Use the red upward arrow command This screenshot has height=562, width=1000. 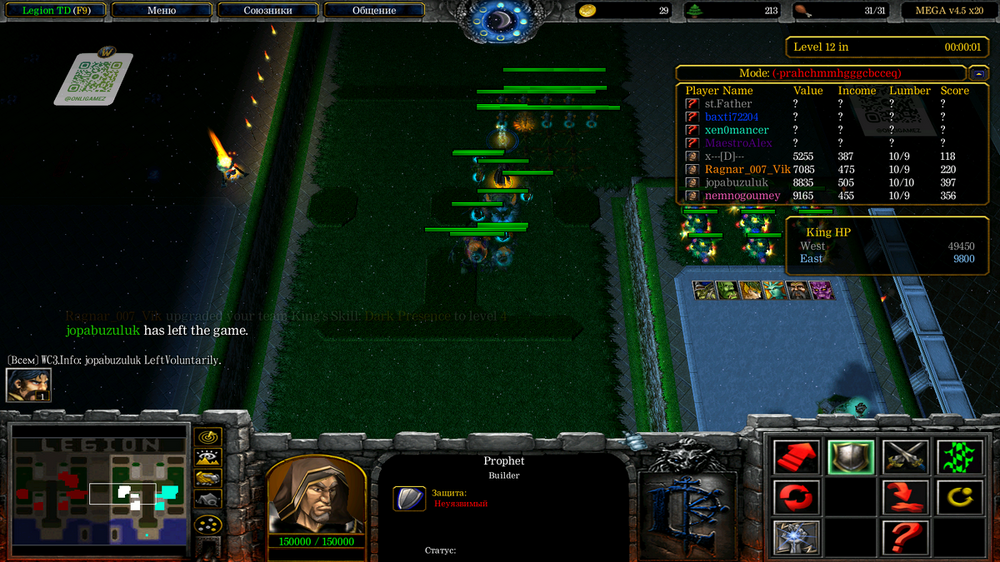pyautogui.click(x=797, y=457)
